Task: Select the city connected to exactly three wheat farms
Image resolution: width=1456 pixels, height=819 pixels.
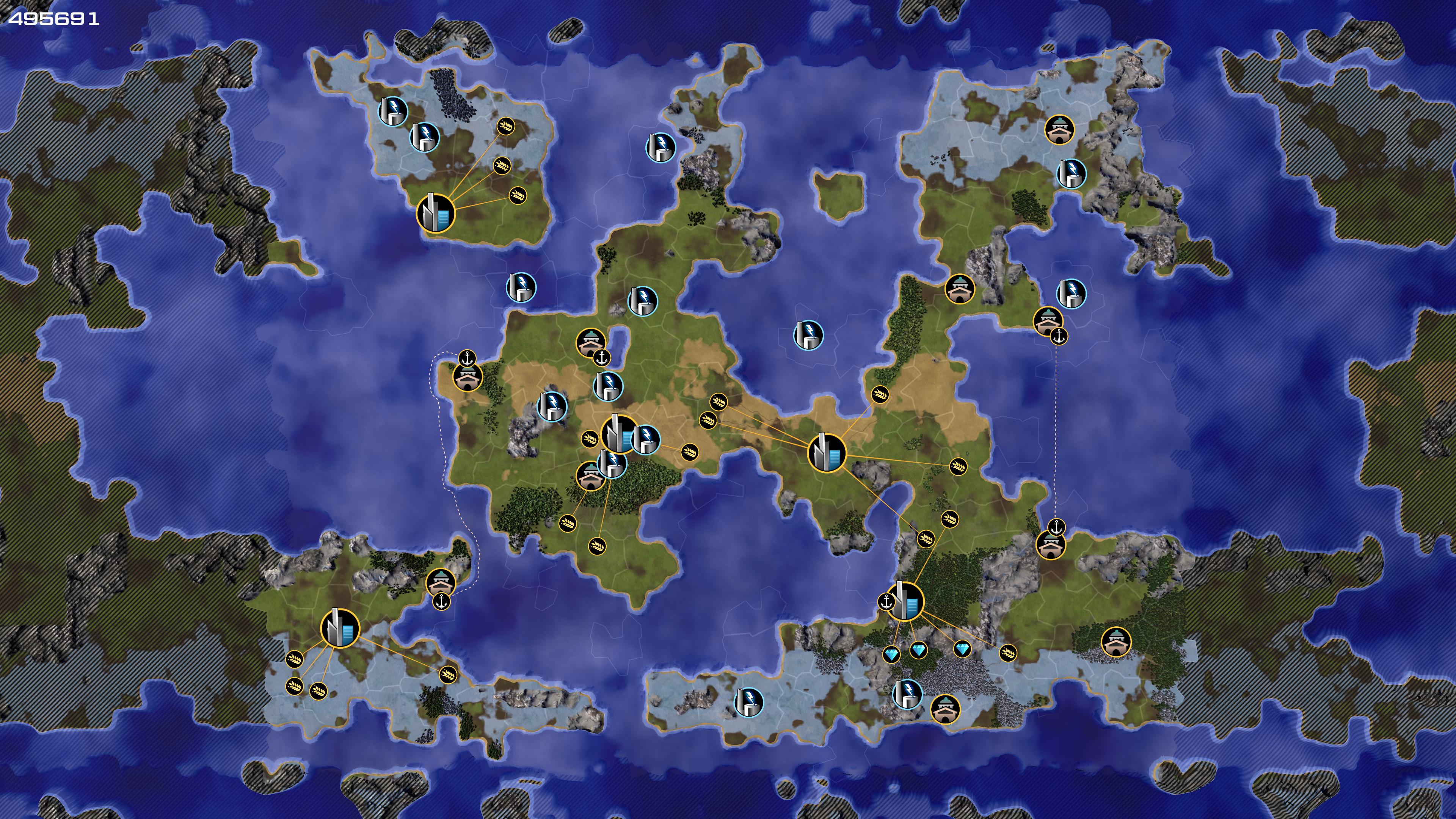Action: (x=436, y=213)
